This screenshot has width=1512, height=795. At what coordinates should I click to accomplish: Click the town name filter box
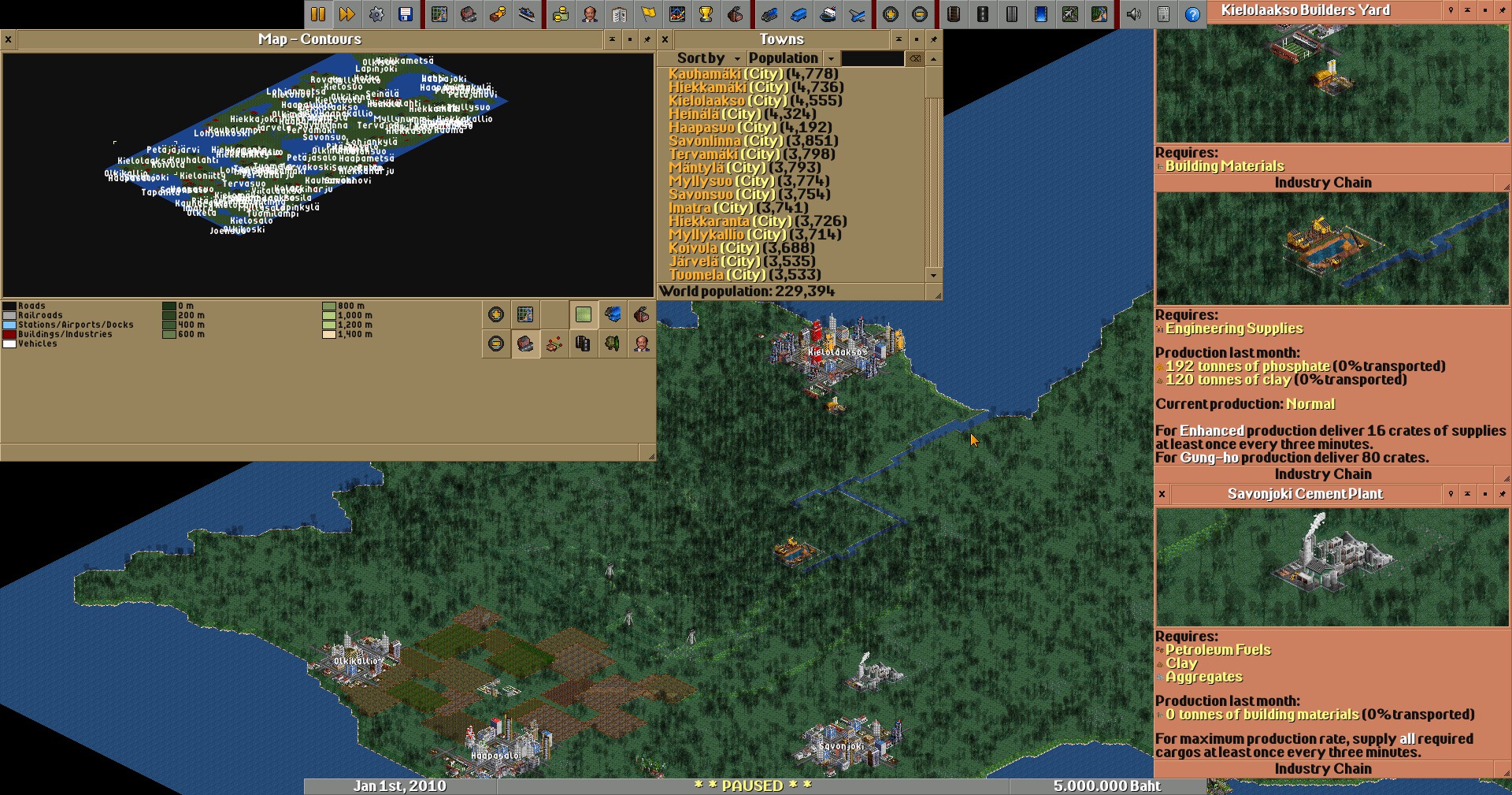pyautogui.click(x=873, y=58)
